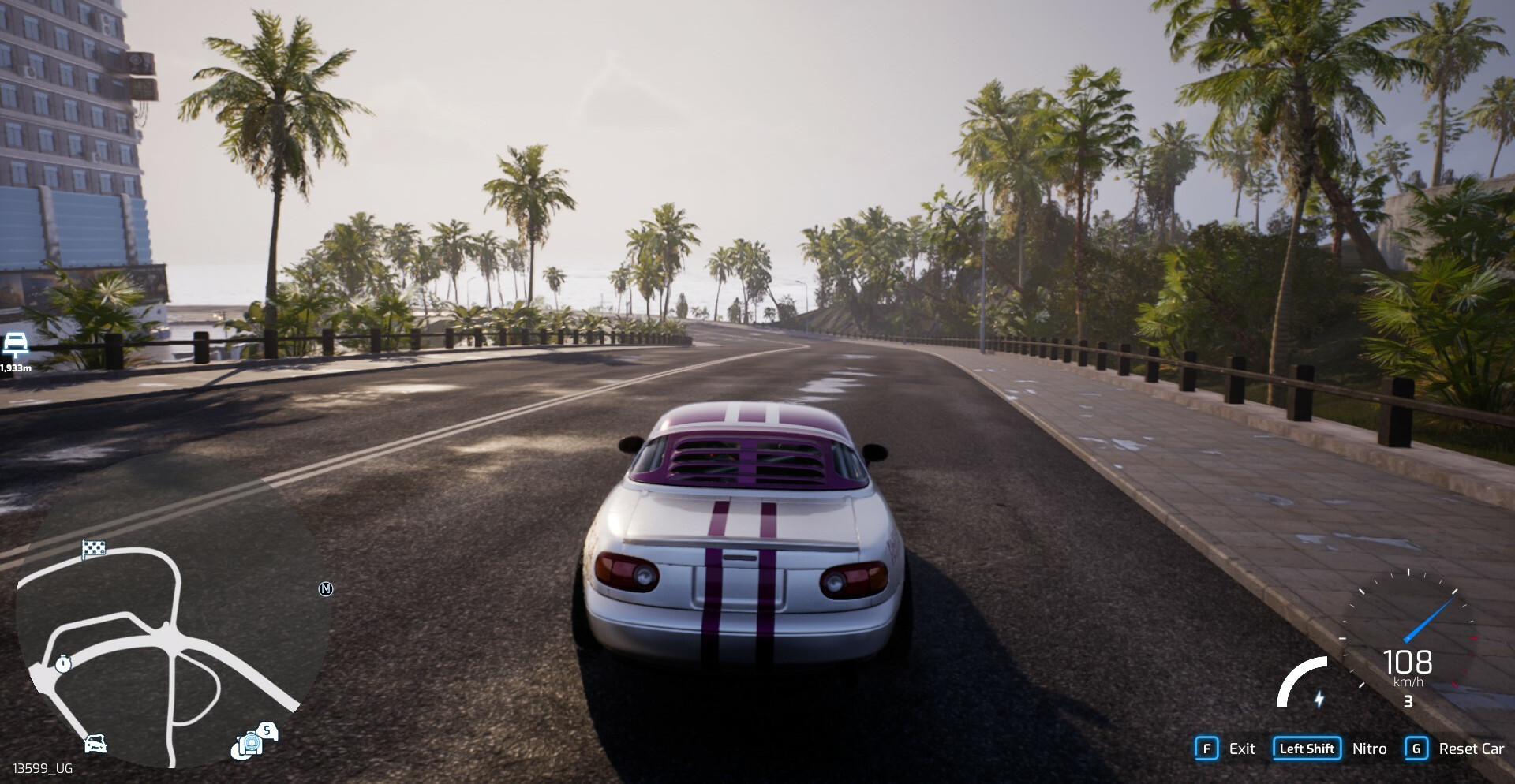Click the car icon on the minimap

pyautogui.click(x=95, y=743)
